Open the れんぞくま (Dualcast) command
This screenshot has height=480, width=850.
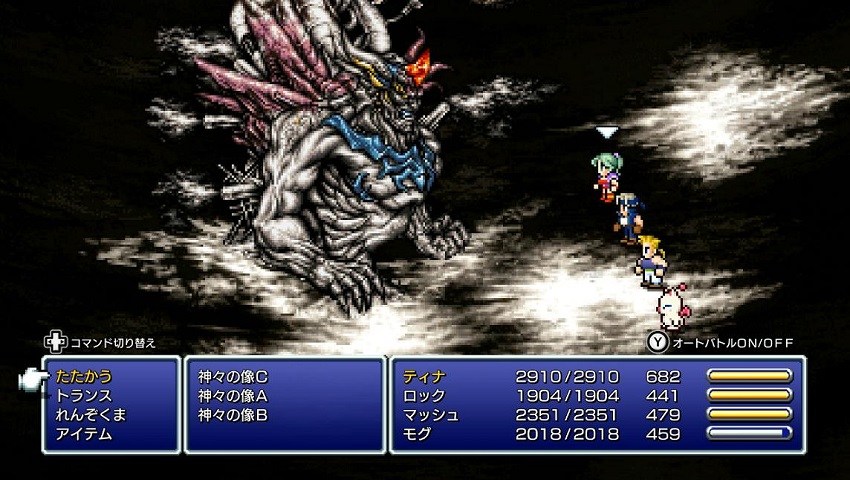click(91, 415)
